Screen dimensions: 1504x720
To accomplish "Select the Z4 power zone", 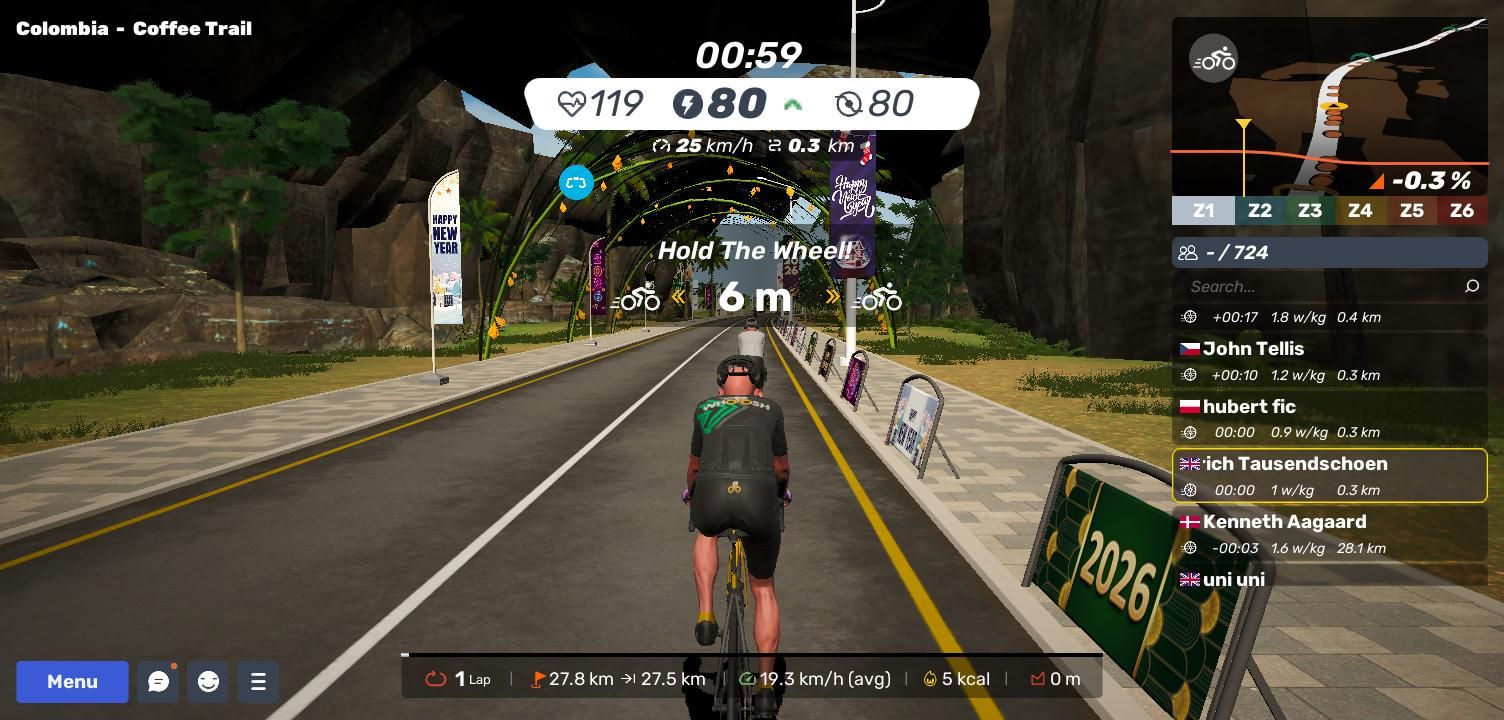I will click(x=1360, y=211).
